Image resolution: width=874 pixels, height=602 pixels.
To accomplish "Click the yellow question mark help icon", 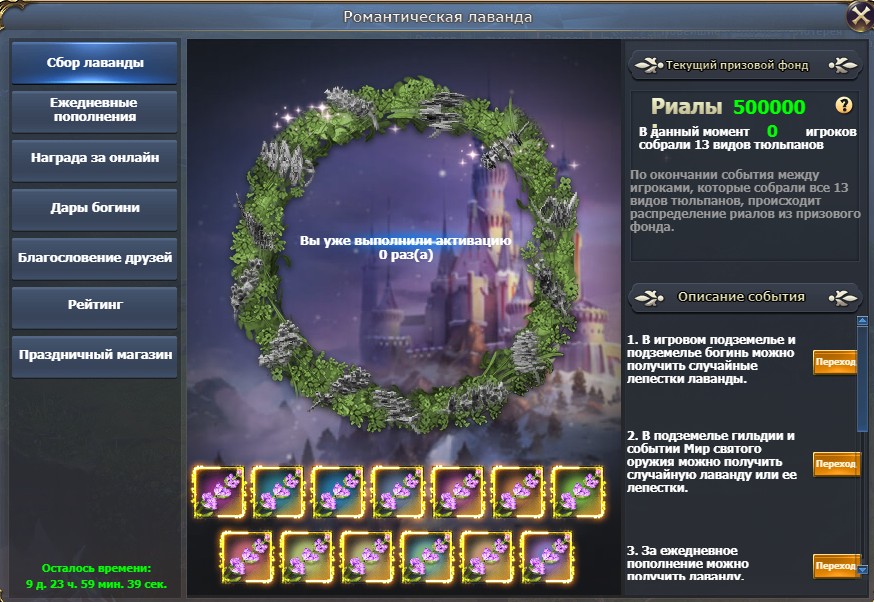I will point(844,105).
